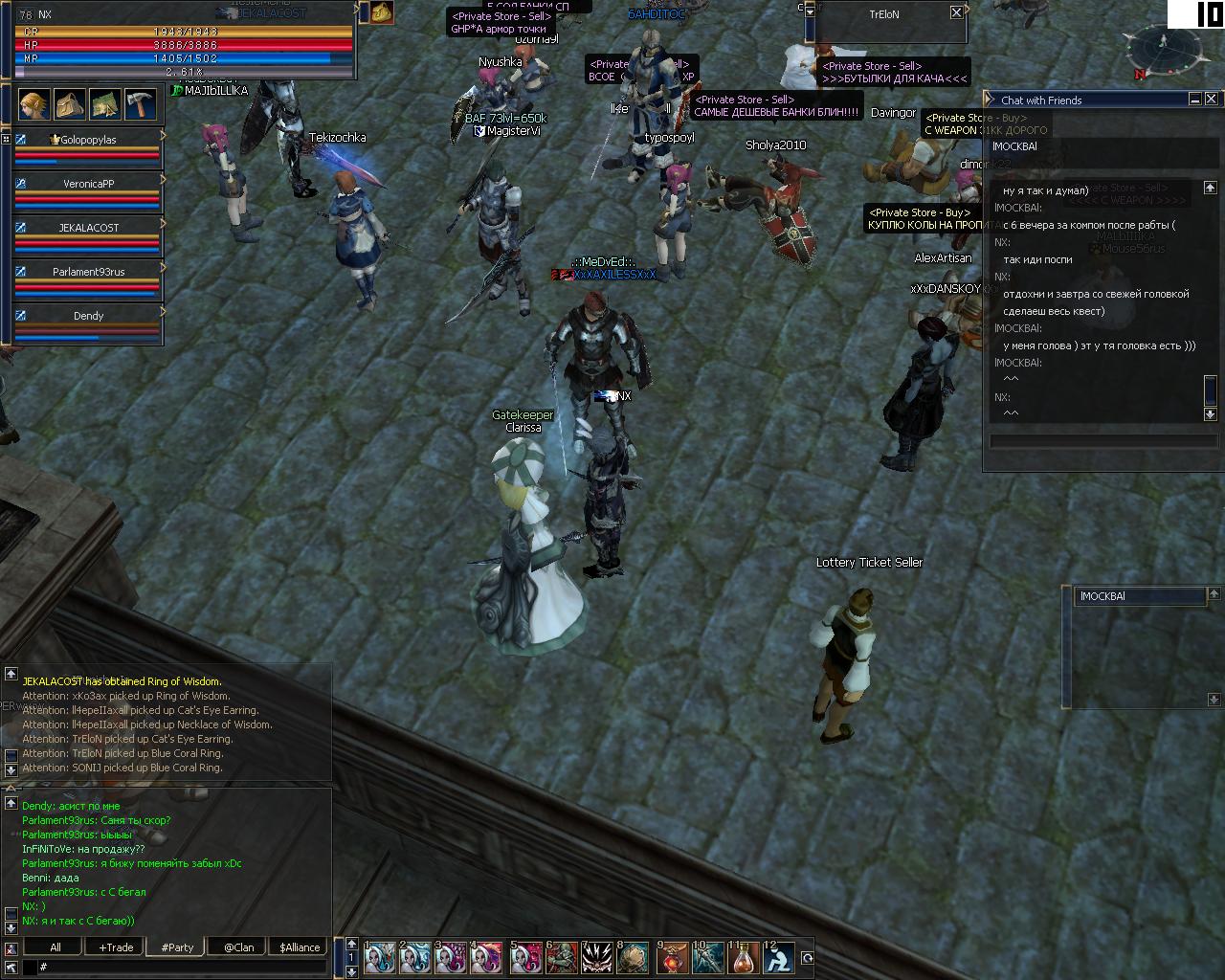Screen dimensions: 1225x980
Task: Close the Chat with Friends window
Action: (1211, 99)
